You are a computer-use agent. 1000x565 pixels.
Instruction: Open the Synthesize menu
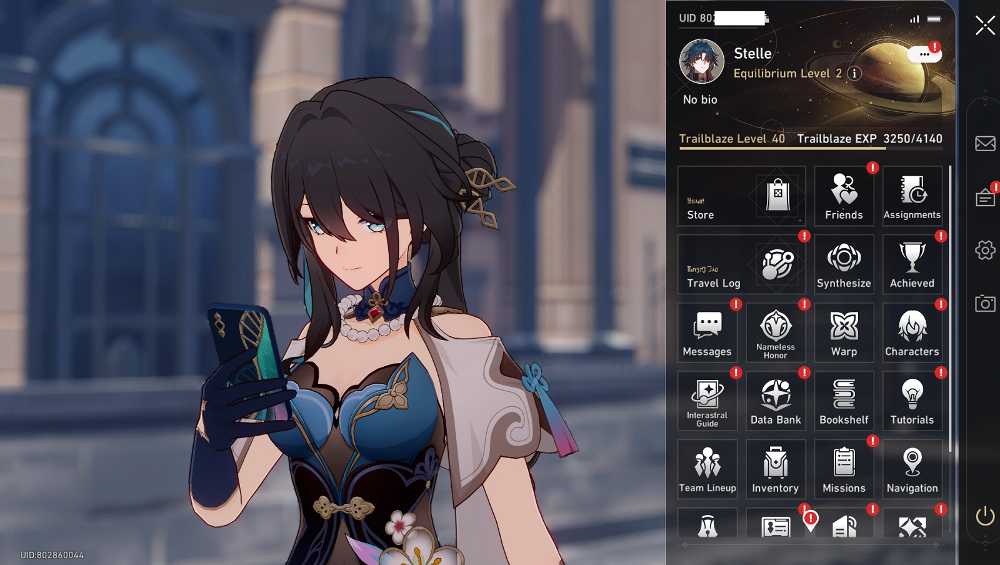click(844, 264)
